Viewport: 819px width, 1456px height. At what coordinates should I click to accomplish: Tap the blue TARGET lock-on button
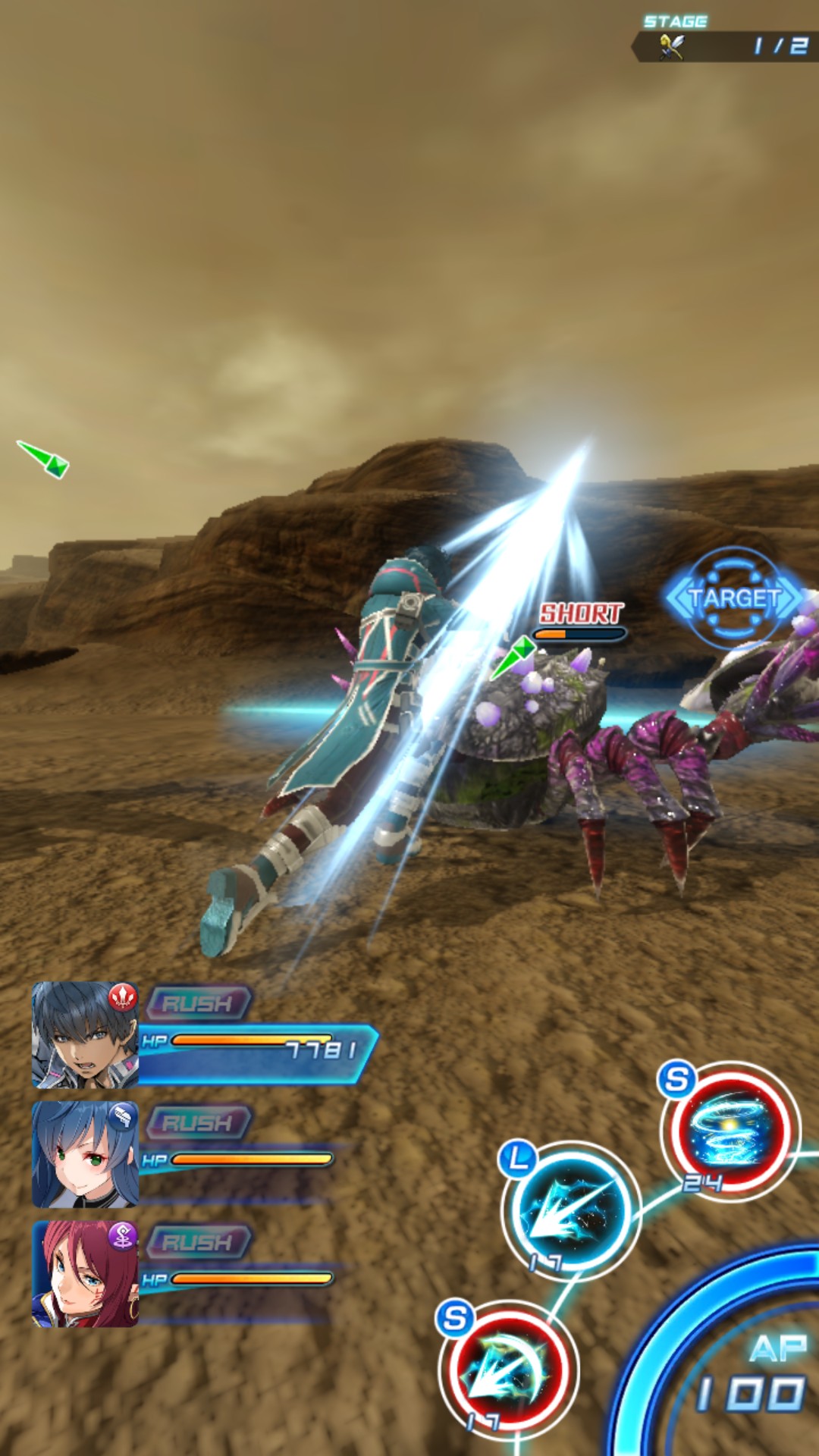pyautogui.click(x=733, y=598)
